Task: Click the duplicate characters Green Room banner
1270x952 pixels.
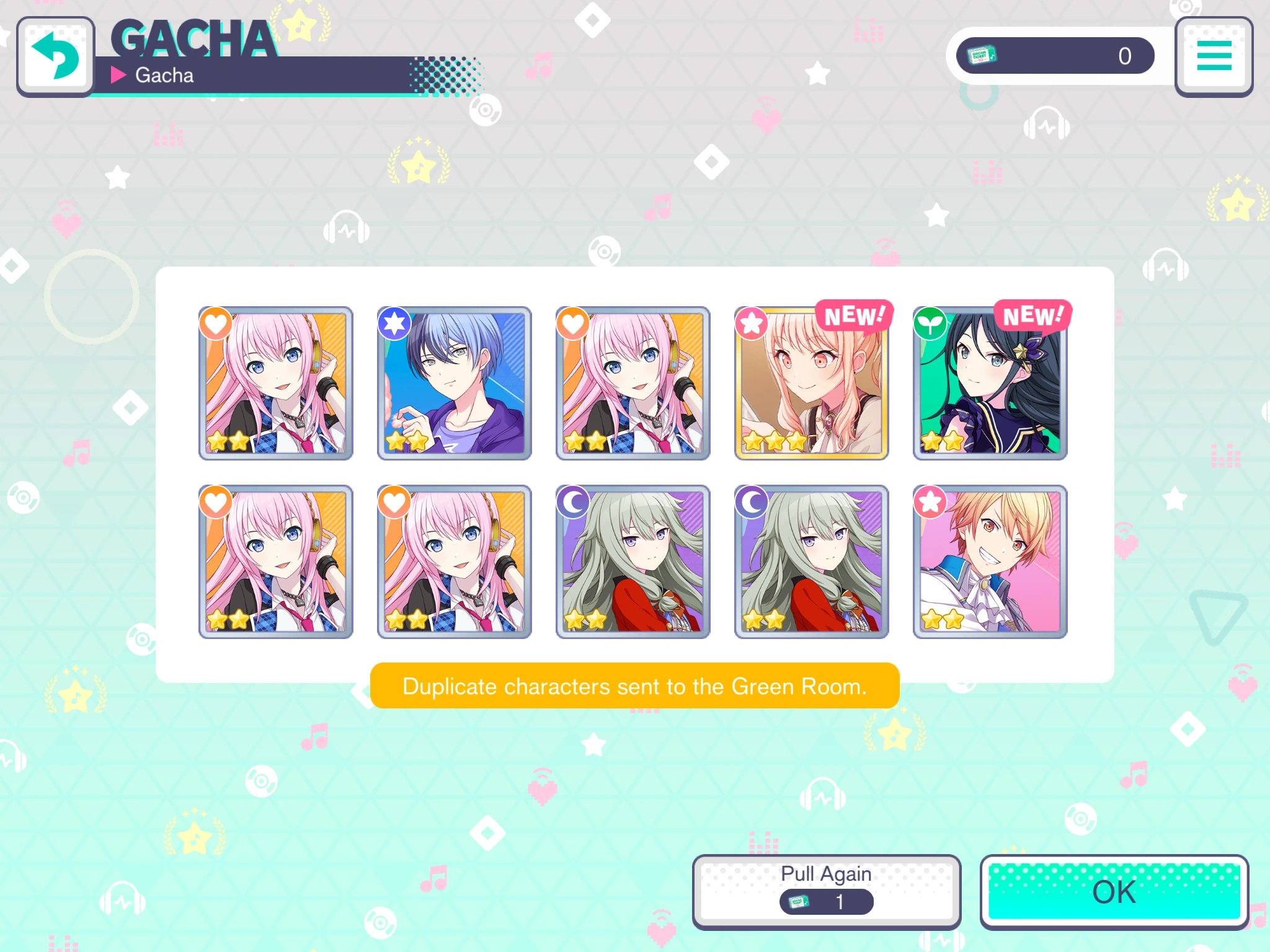Action: point(634,686)
